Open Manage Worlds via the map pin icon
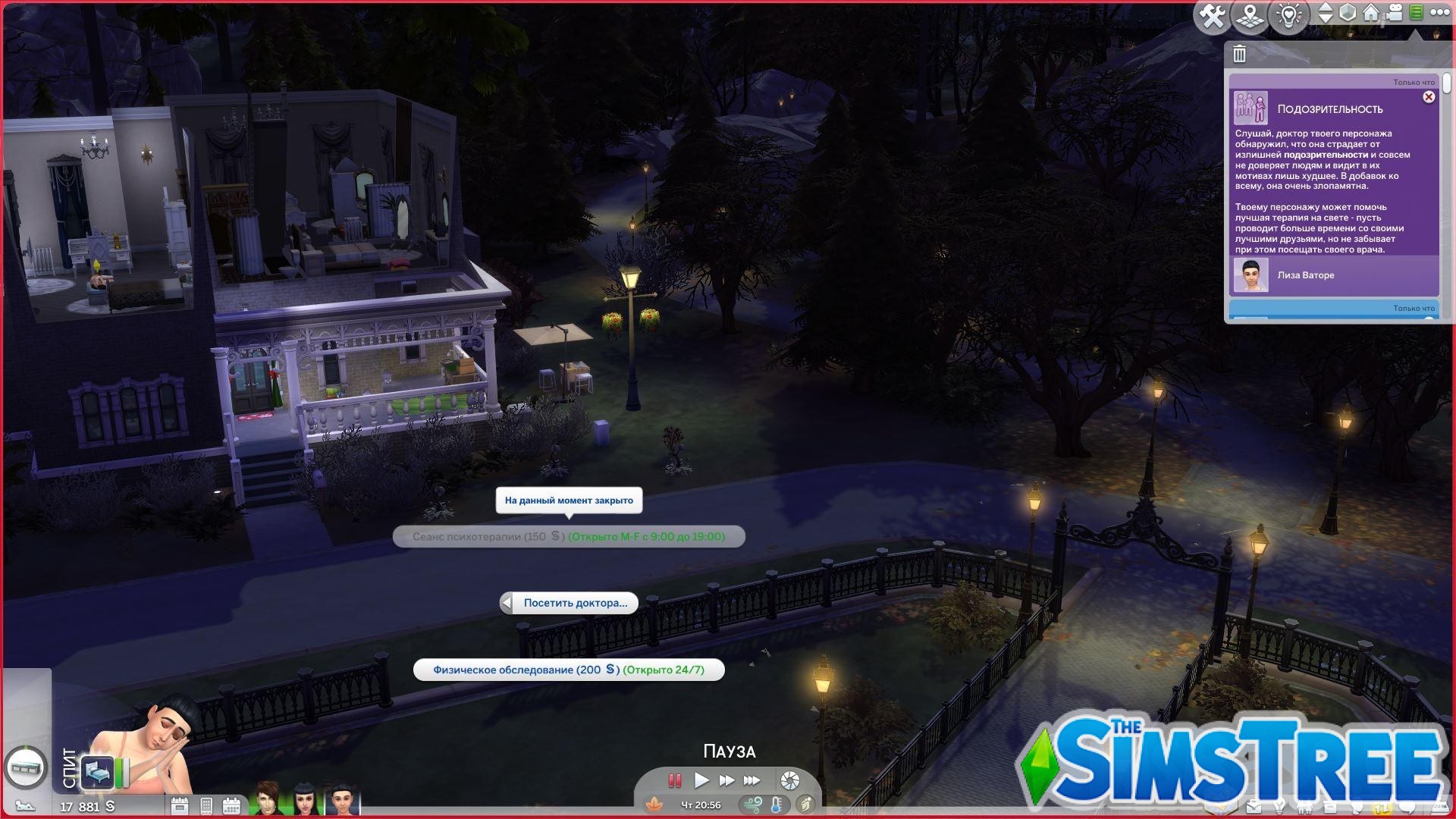The image size is (1456, 819). [x=1250, y=13]
